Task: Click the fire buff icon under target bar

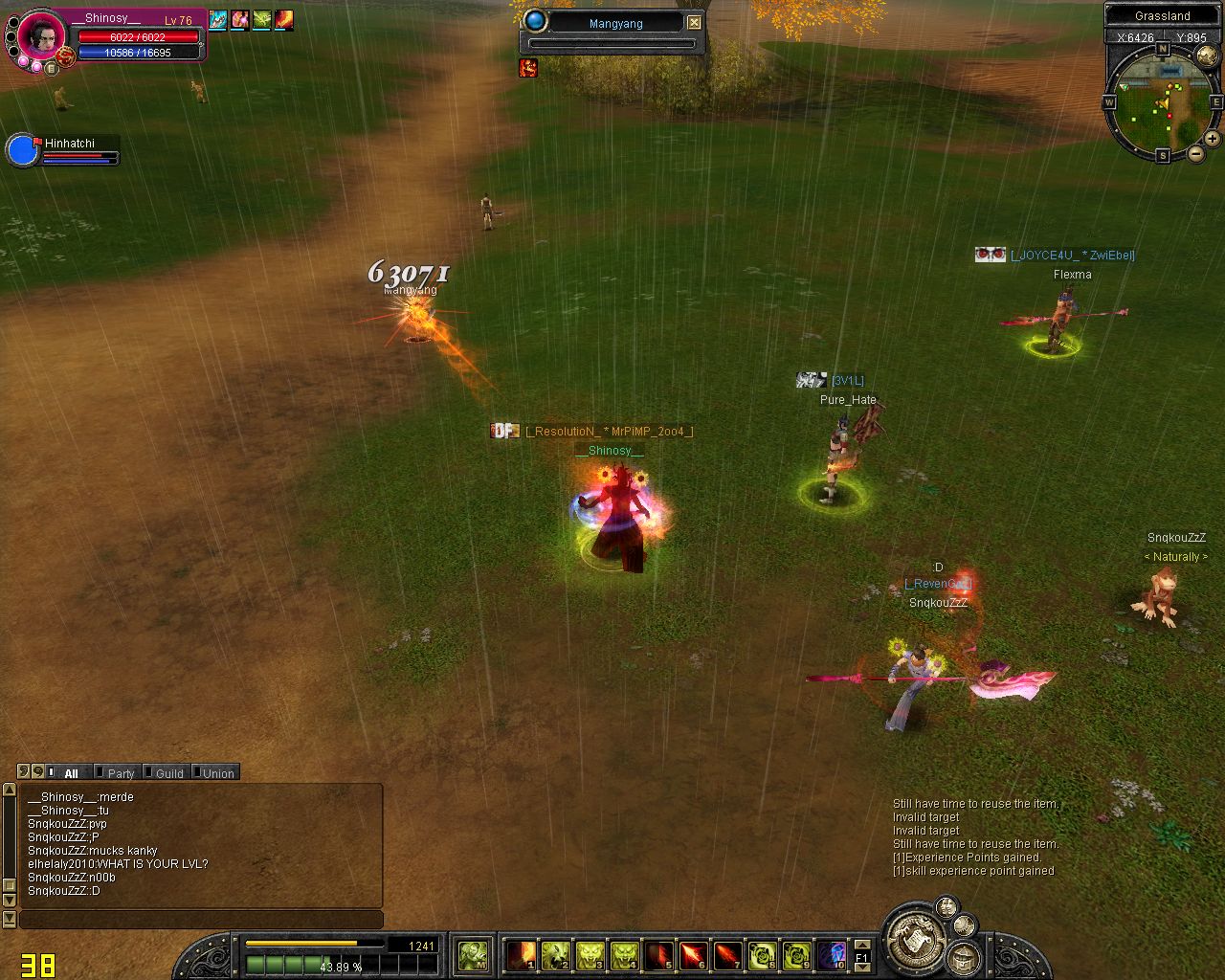Action: (x=528, y=67)
